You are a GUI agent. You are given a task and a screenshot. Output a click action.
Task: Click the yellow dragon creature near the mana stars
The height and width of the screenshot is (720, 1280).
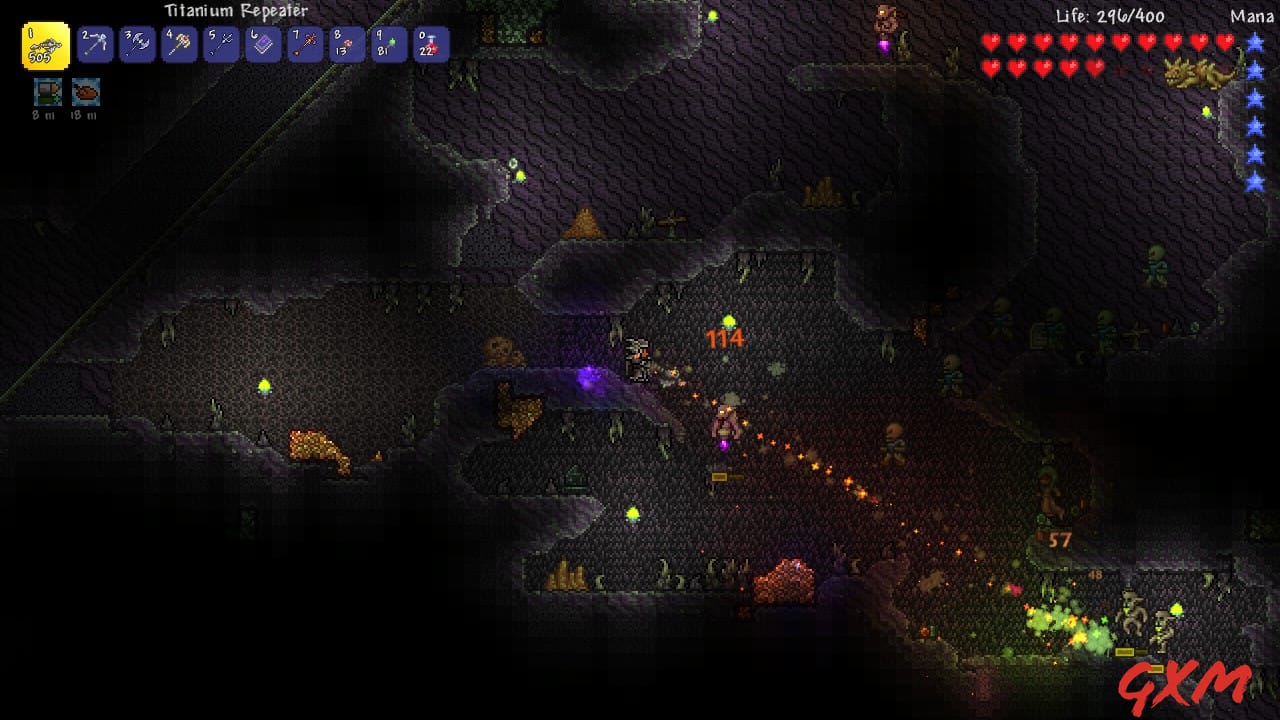tap(1196, 72)
